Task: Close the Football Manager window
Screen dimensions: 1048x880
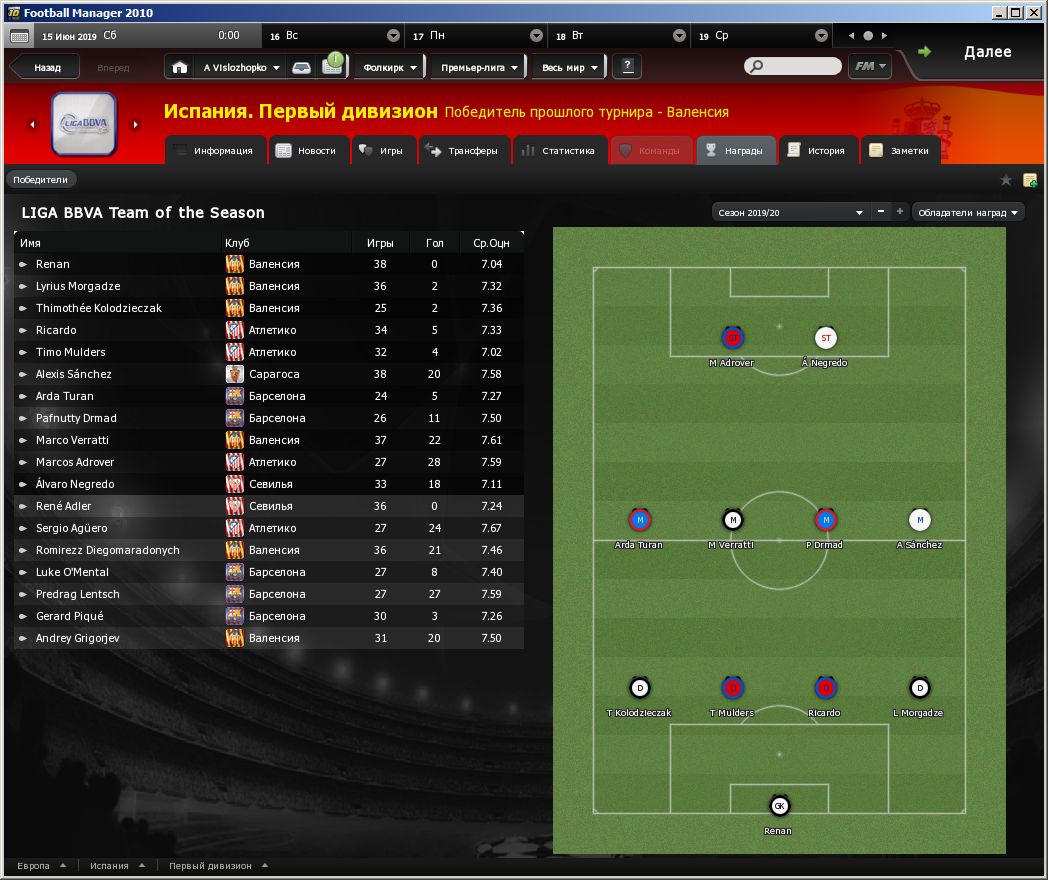Action: (x=1034, y=12)
